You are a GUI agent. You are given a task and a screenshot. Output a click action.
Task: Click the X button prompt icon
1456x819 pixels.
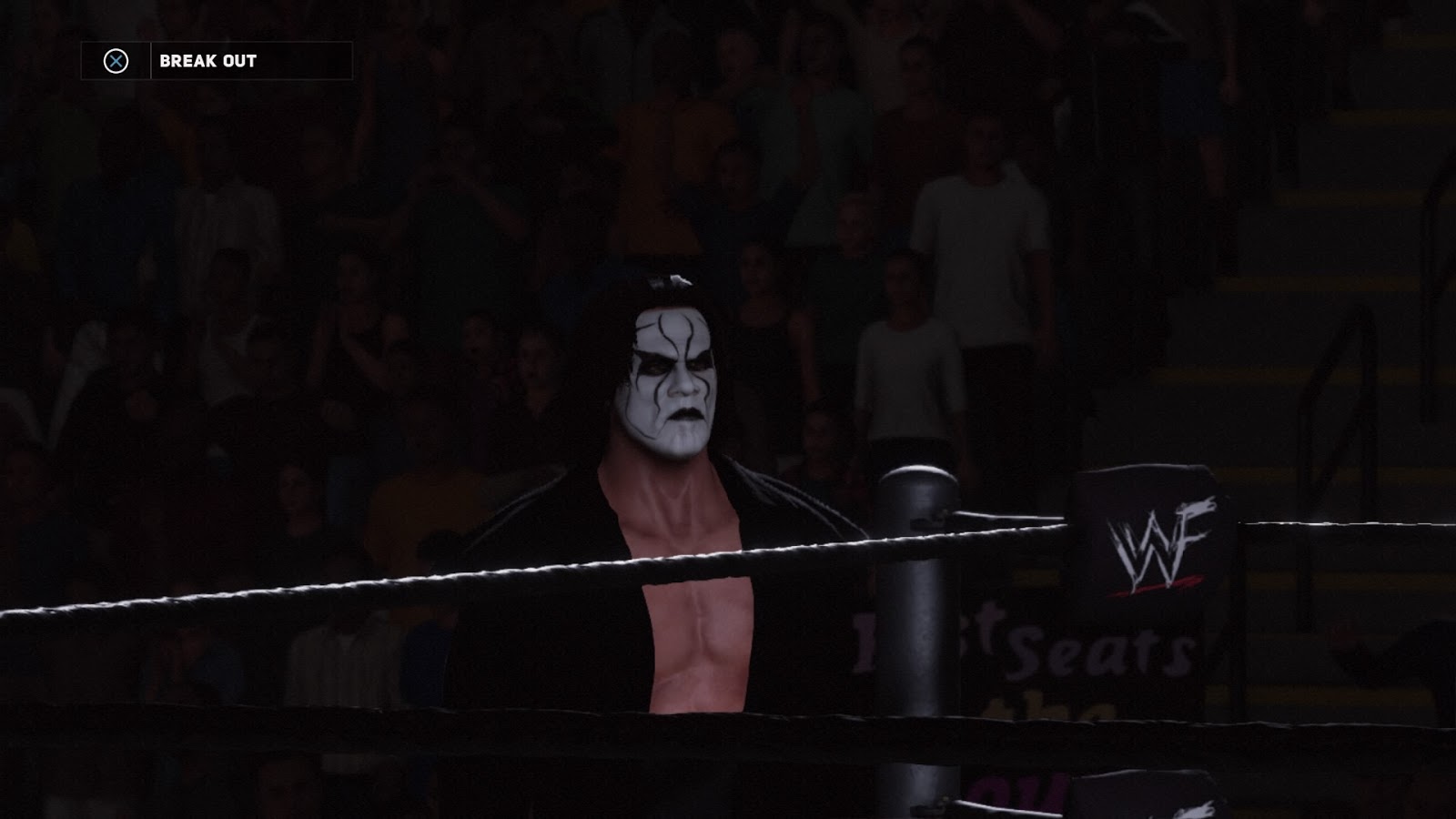pos(116,63)
